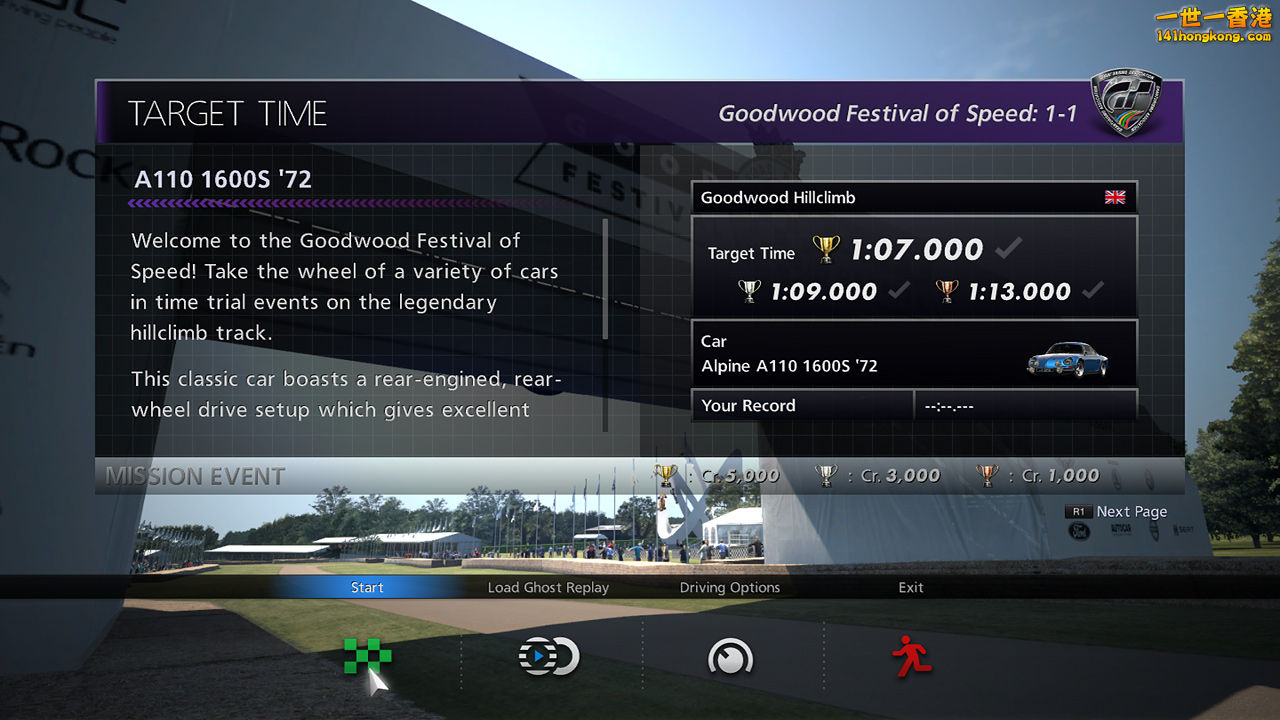Select the green checkered flag Start icon

coord(367,656)
